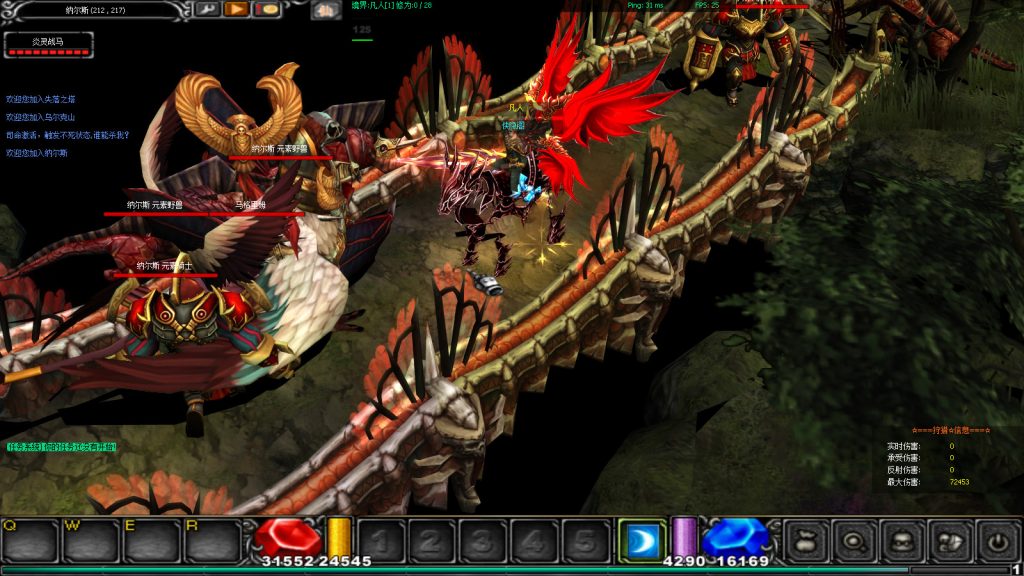Open the character helmet icon
This screenshot has height=576, width=1024.
coord(903,541)
